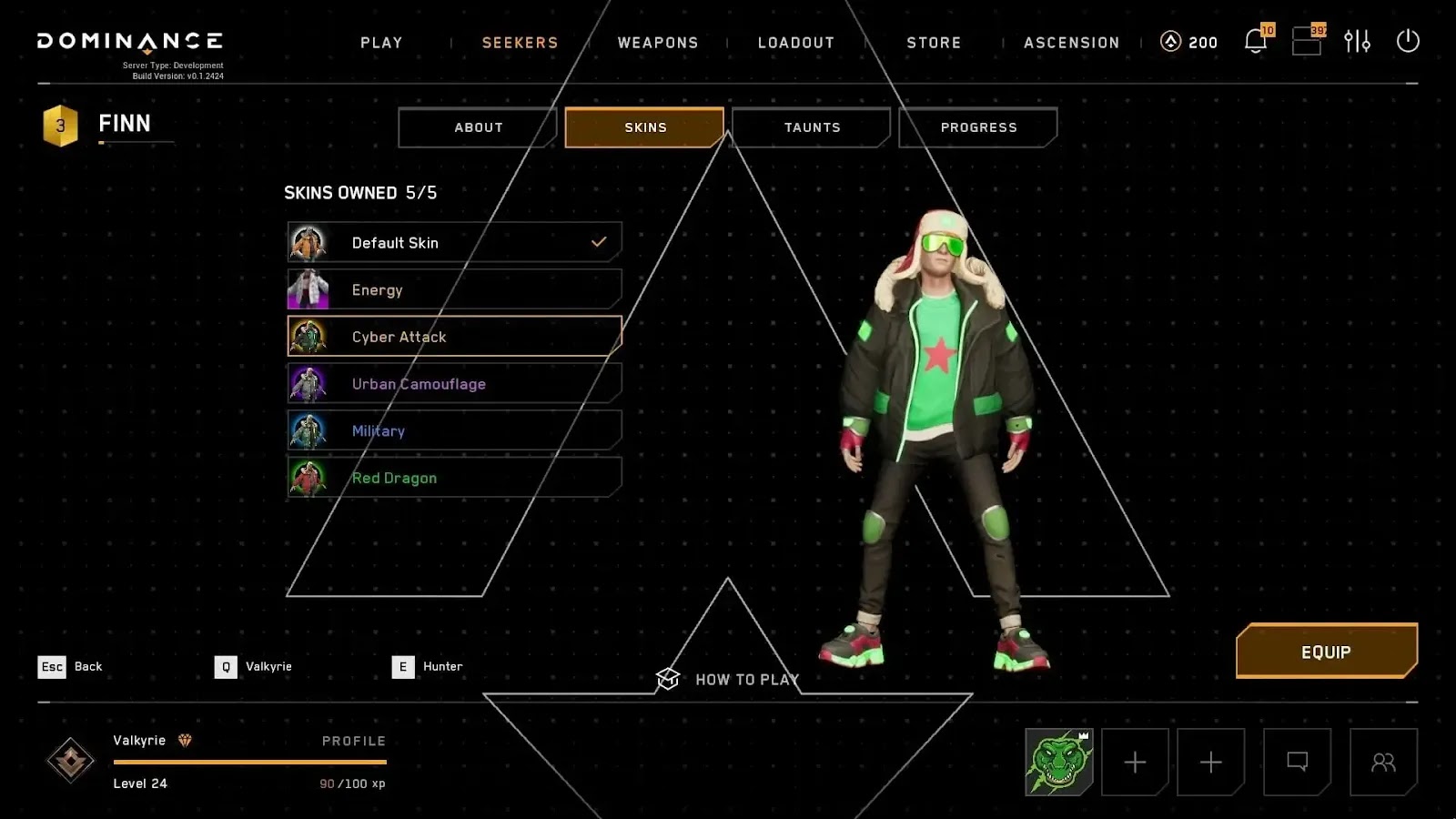Open the friends list icon
Viewport: 1456px width, 819px height.
point(1383,762)
